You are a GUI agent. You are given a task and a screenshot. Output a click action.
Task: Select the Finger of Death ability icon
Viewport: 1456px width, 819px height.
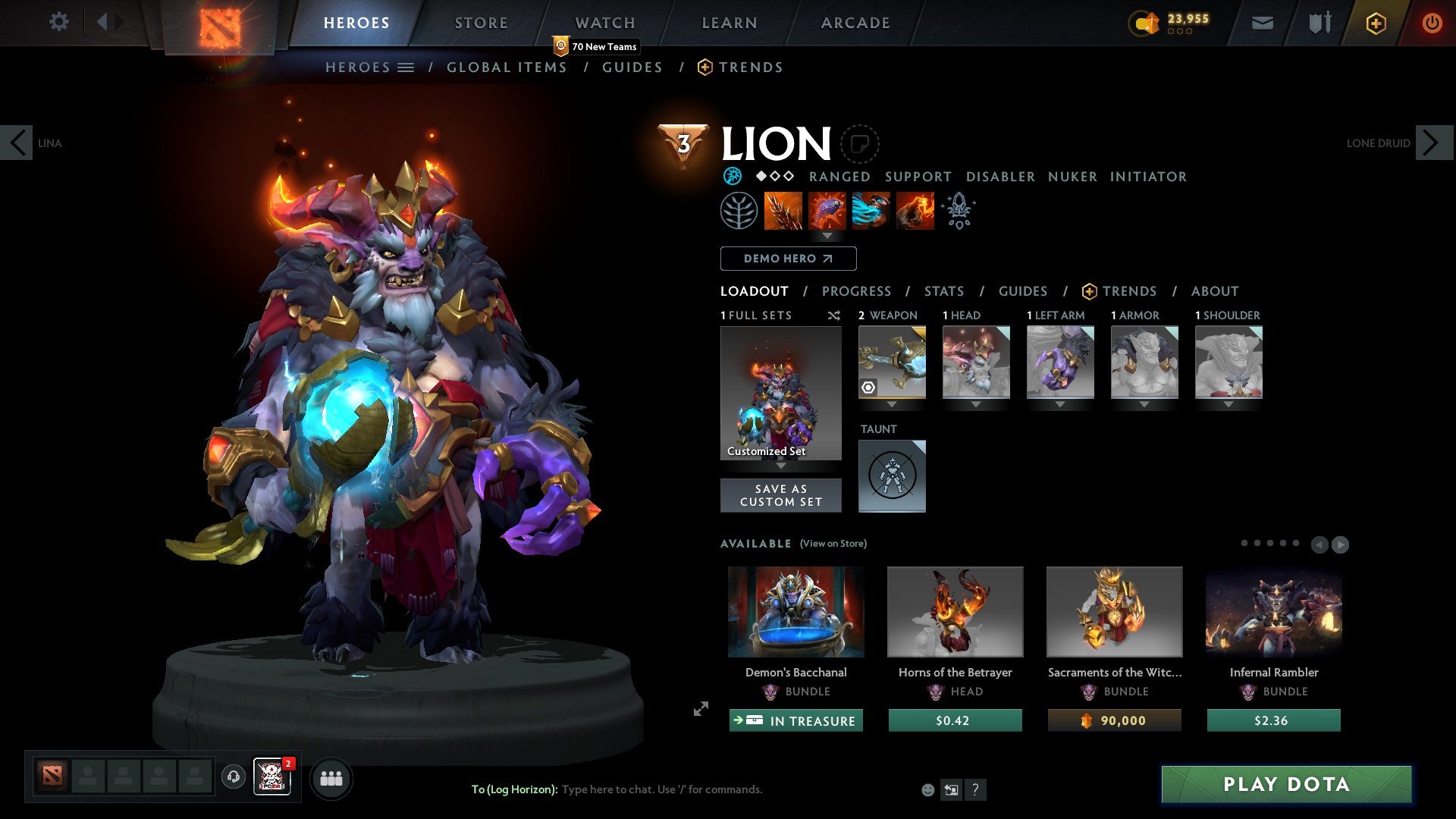(x=914, y=211)
